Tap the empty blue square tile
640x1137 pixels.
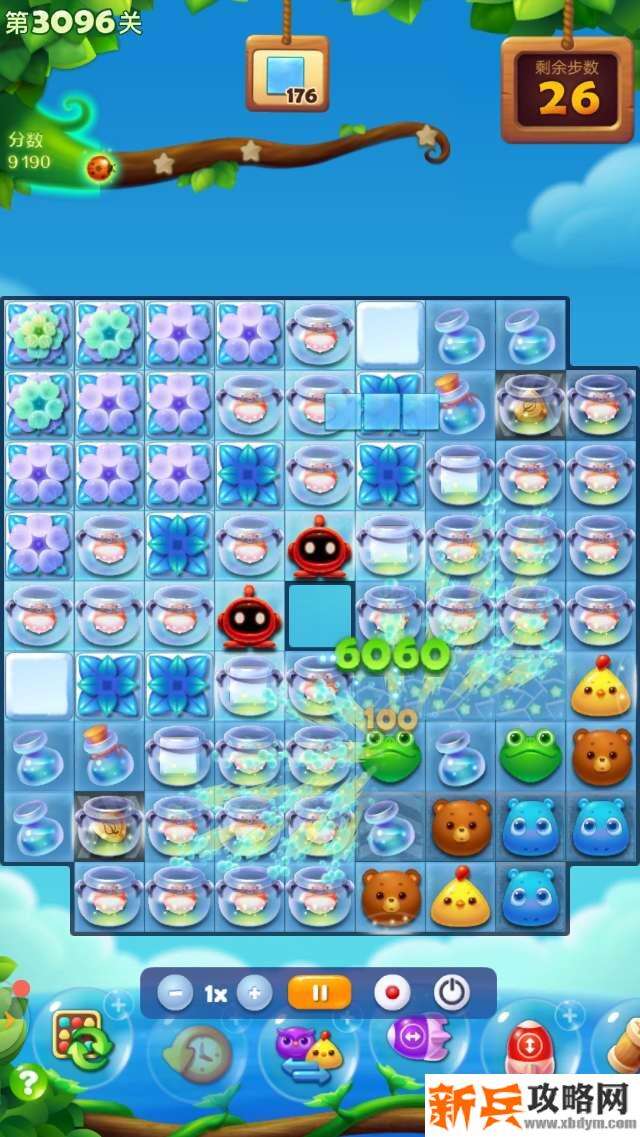point(320,615)
